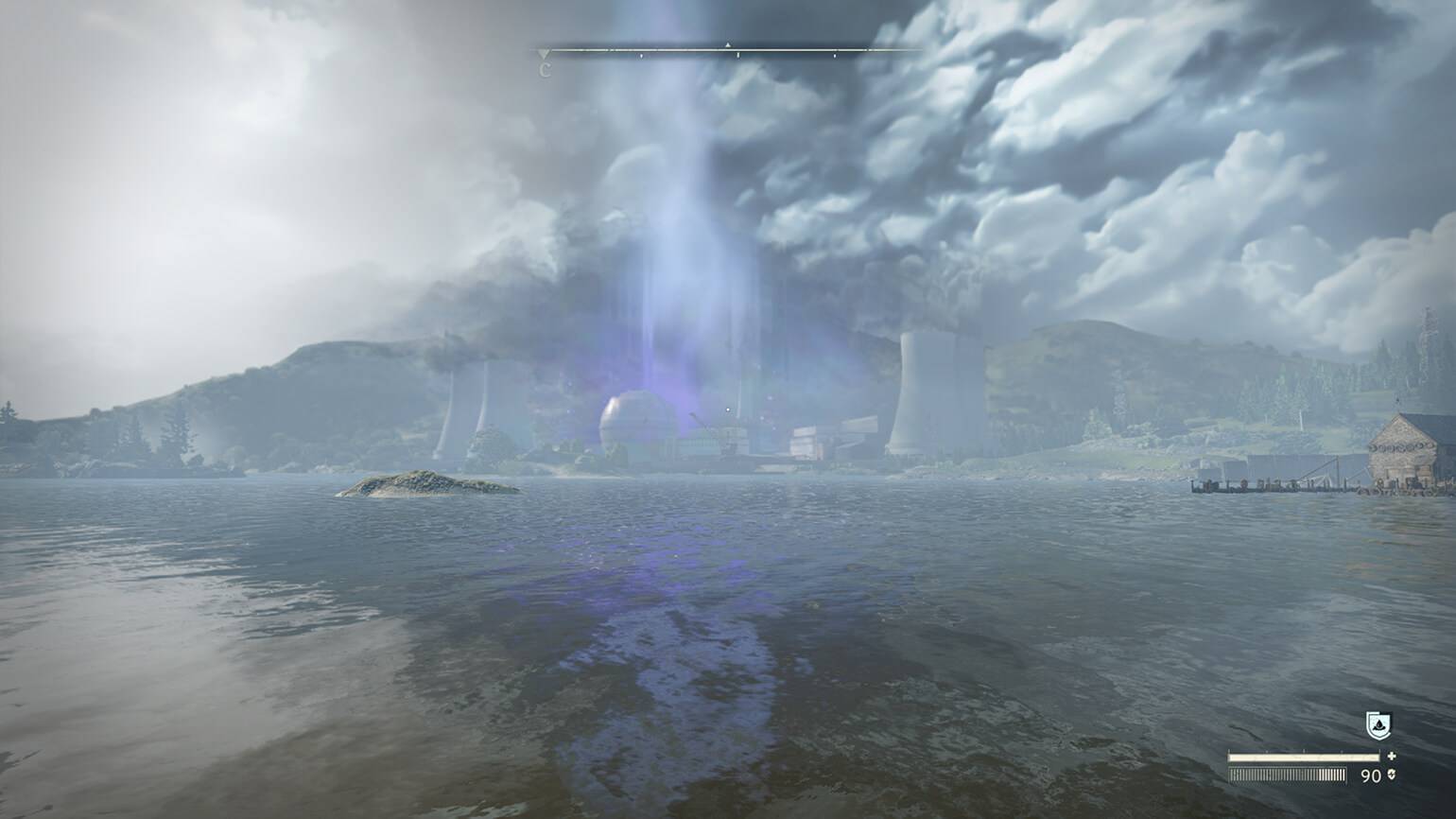1456x819 pixels.
Task: Click the compass bar at top
Action: 728,49
